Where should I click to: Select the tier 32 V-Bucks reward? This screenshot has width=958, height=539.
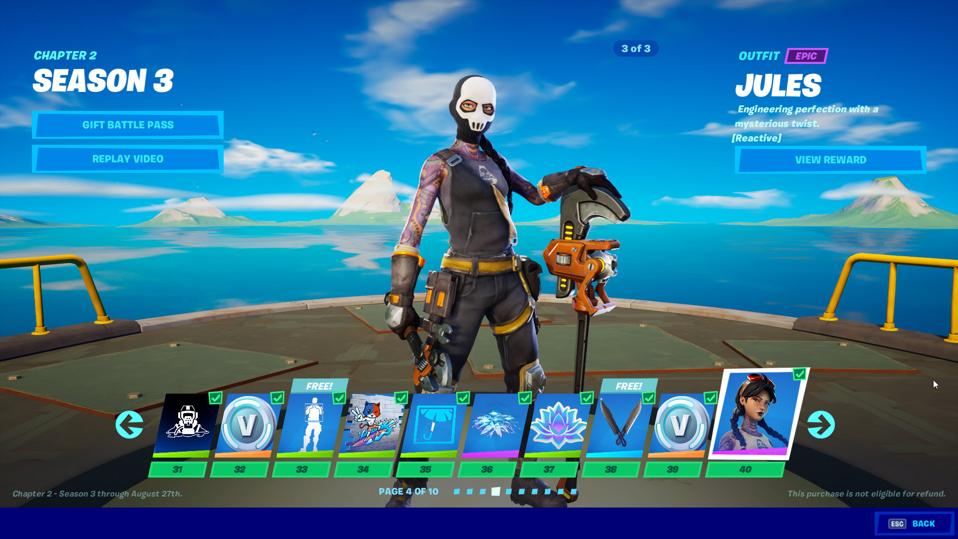click(247, 426)
